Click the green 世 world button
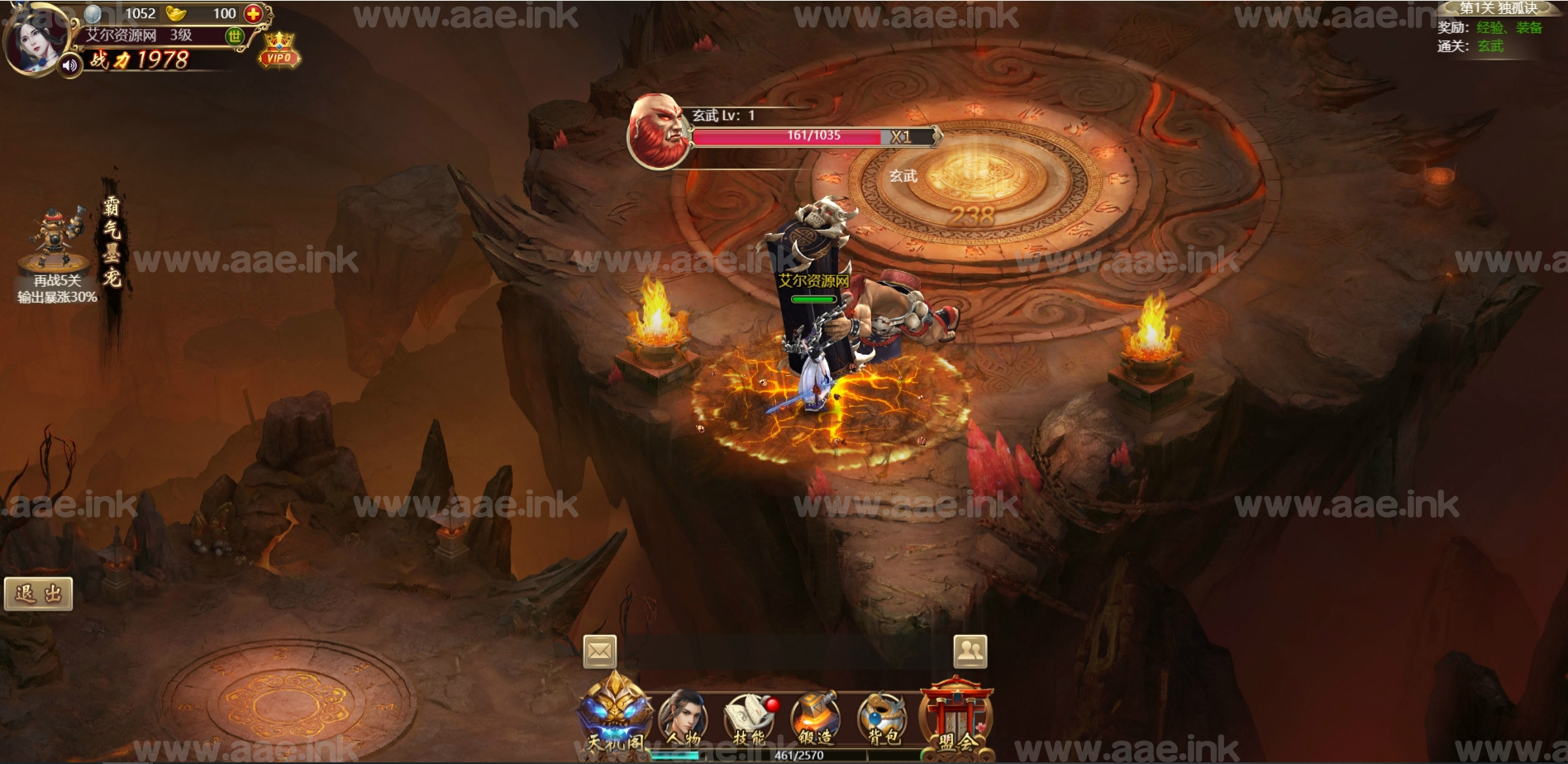Image resolution: width=1568 pixels, height=764 pixels. (235, 36)
